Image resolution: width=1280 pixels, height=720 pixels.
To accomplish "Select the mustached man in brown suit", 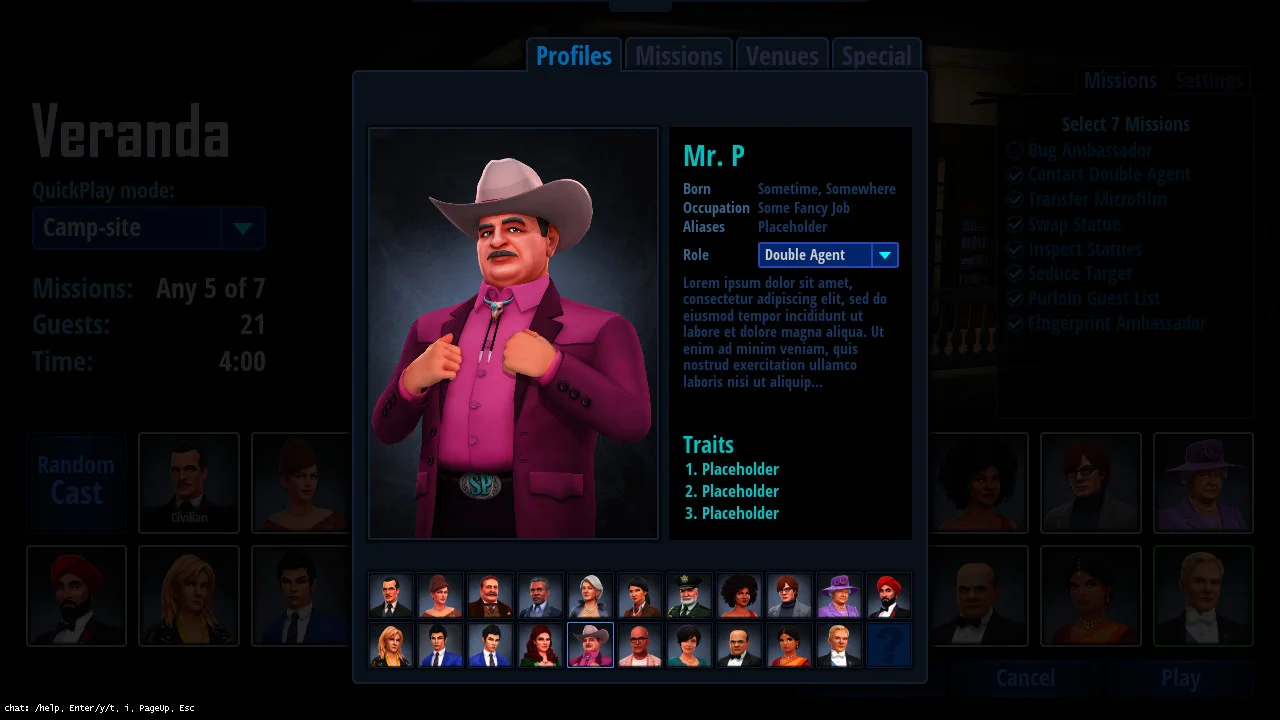I will pyautogui.click(x=490, y=596).
